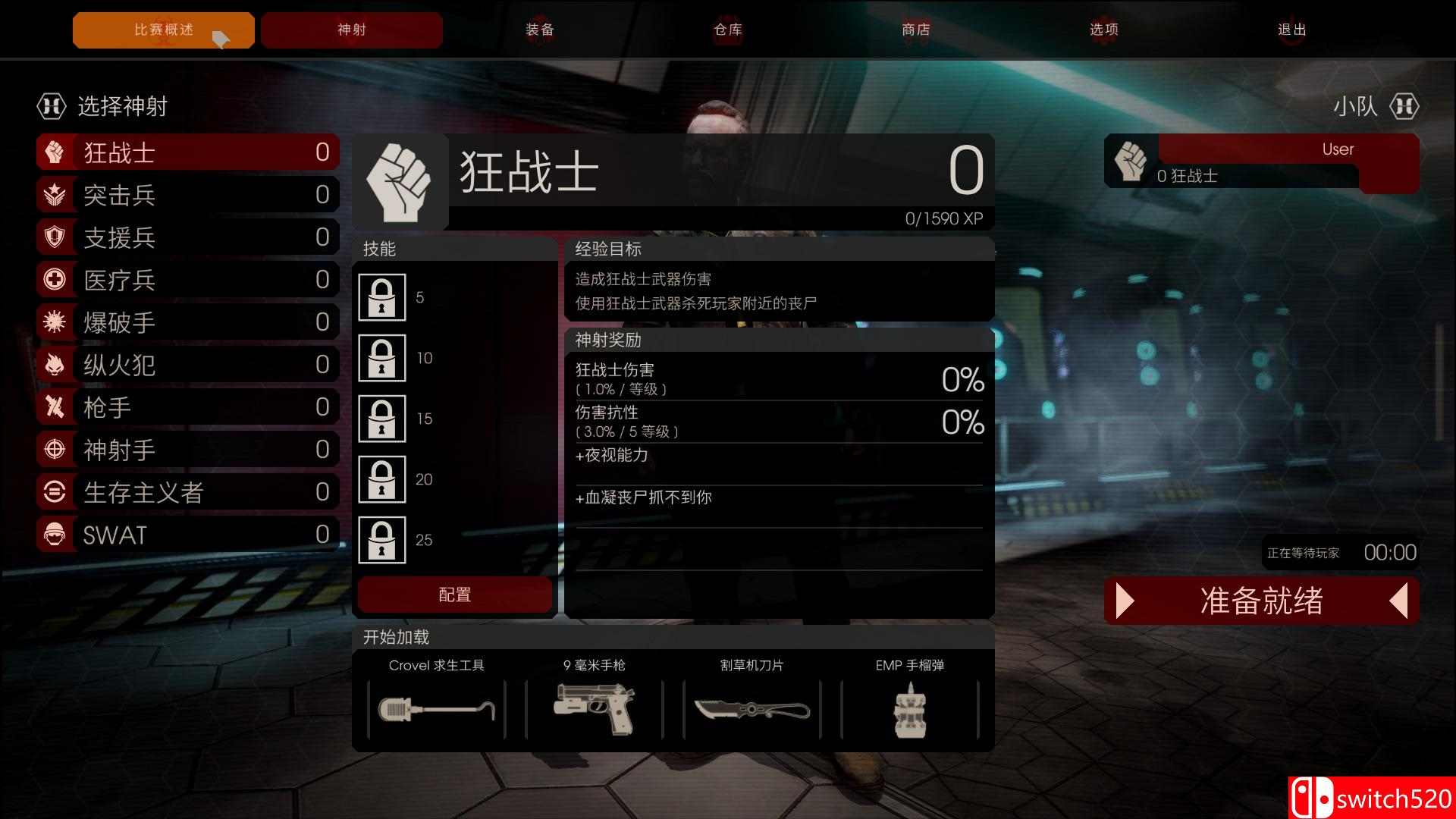Click the SWAT helmet perk icon
Image resolution: width=1456 pixels, height=819 pixels.
coord(52,534)
